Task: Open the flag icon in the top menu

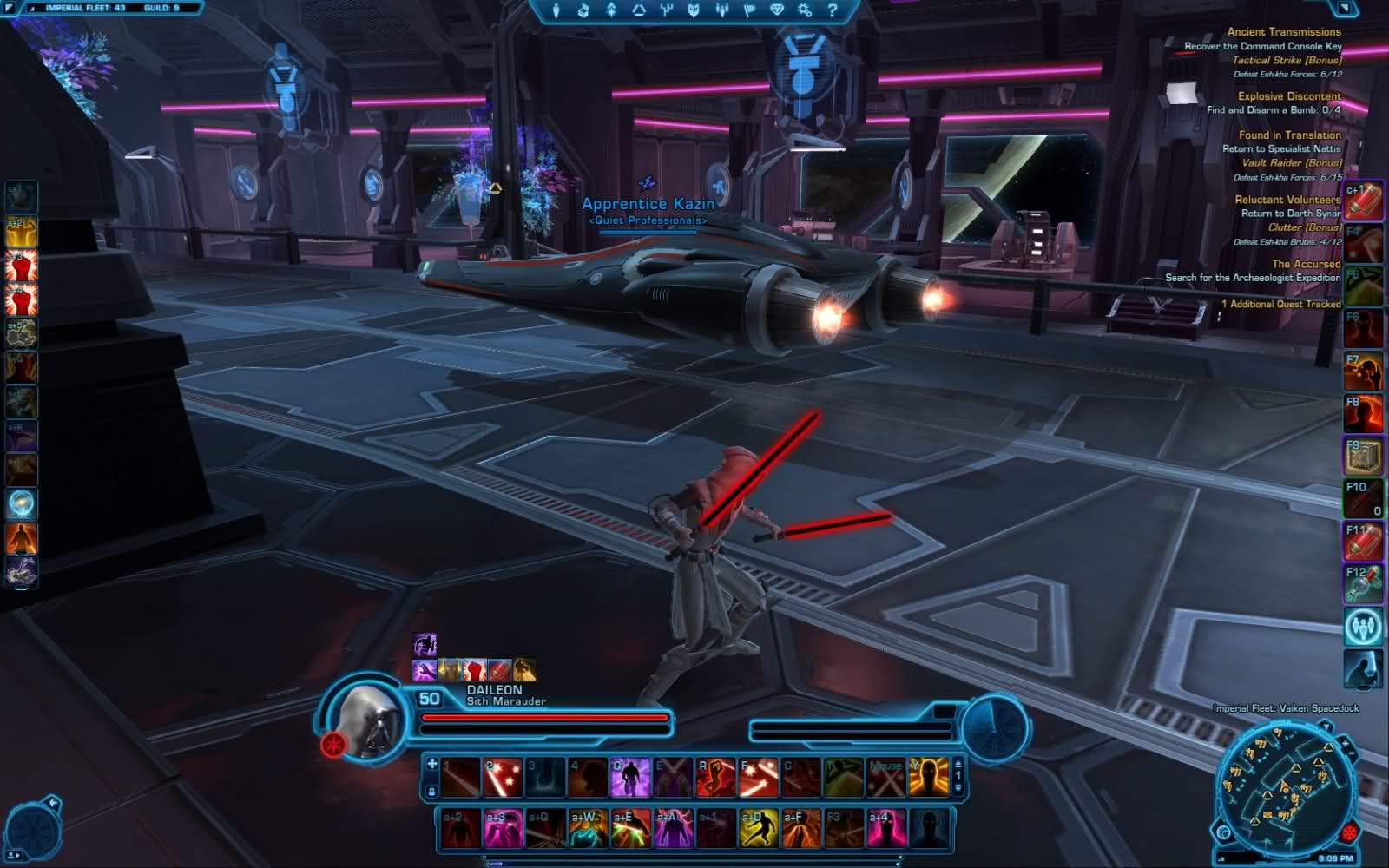Action: click(x=748, y=10)
